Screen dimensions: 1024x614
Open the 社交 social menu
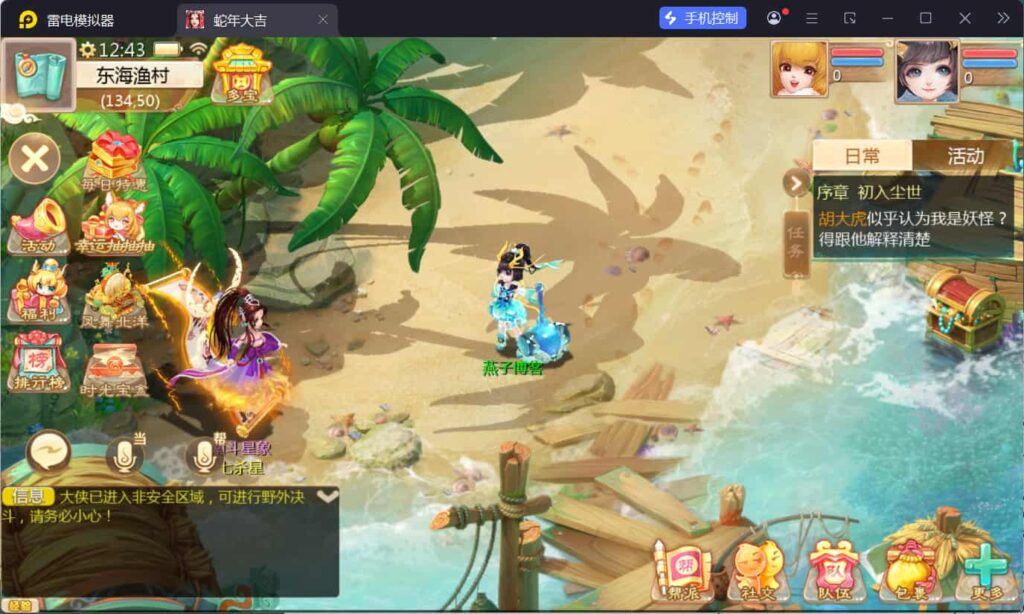point(758,570)
